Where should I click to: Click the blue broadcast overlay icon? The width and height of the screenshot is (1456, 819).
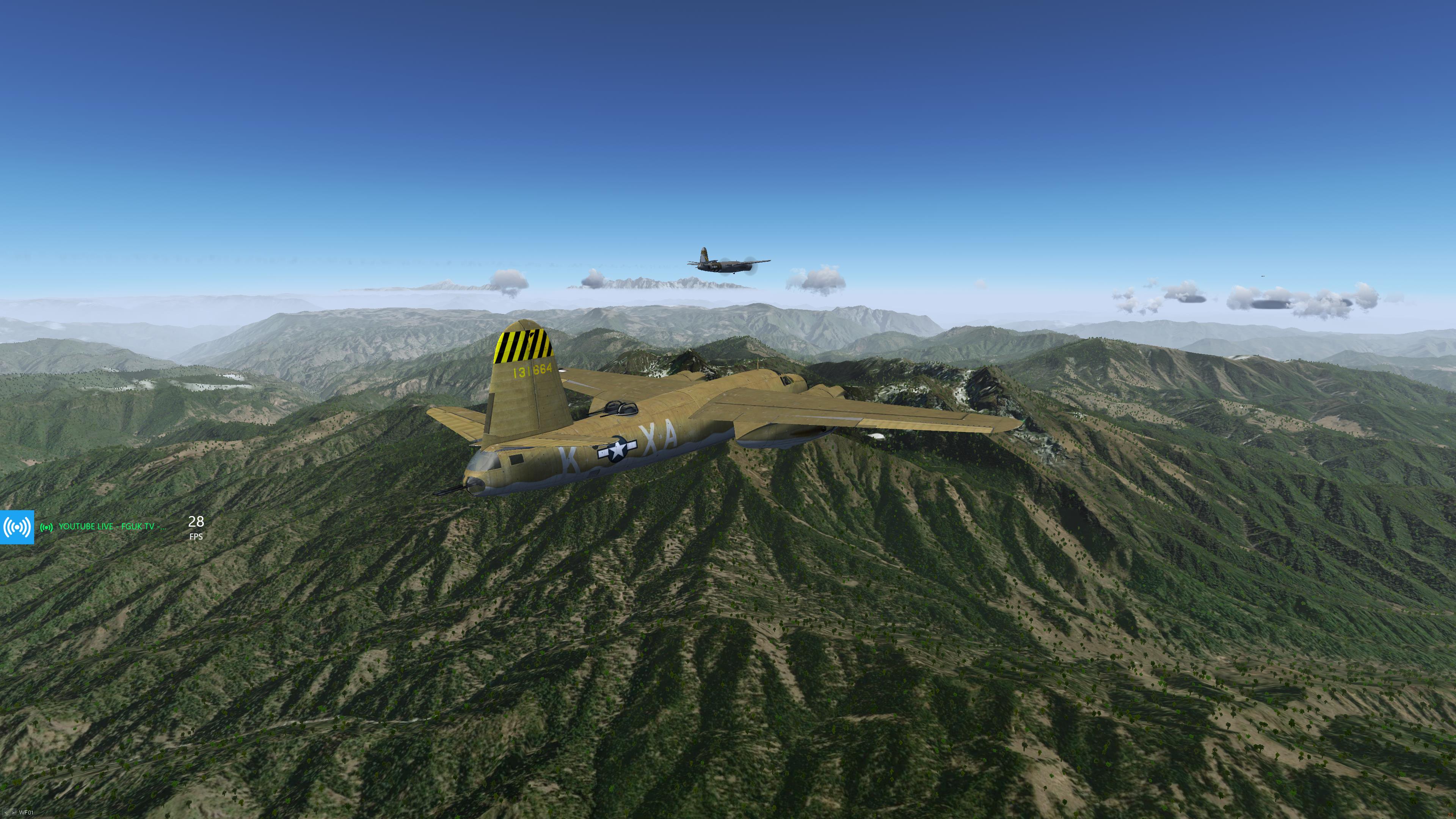17,527
